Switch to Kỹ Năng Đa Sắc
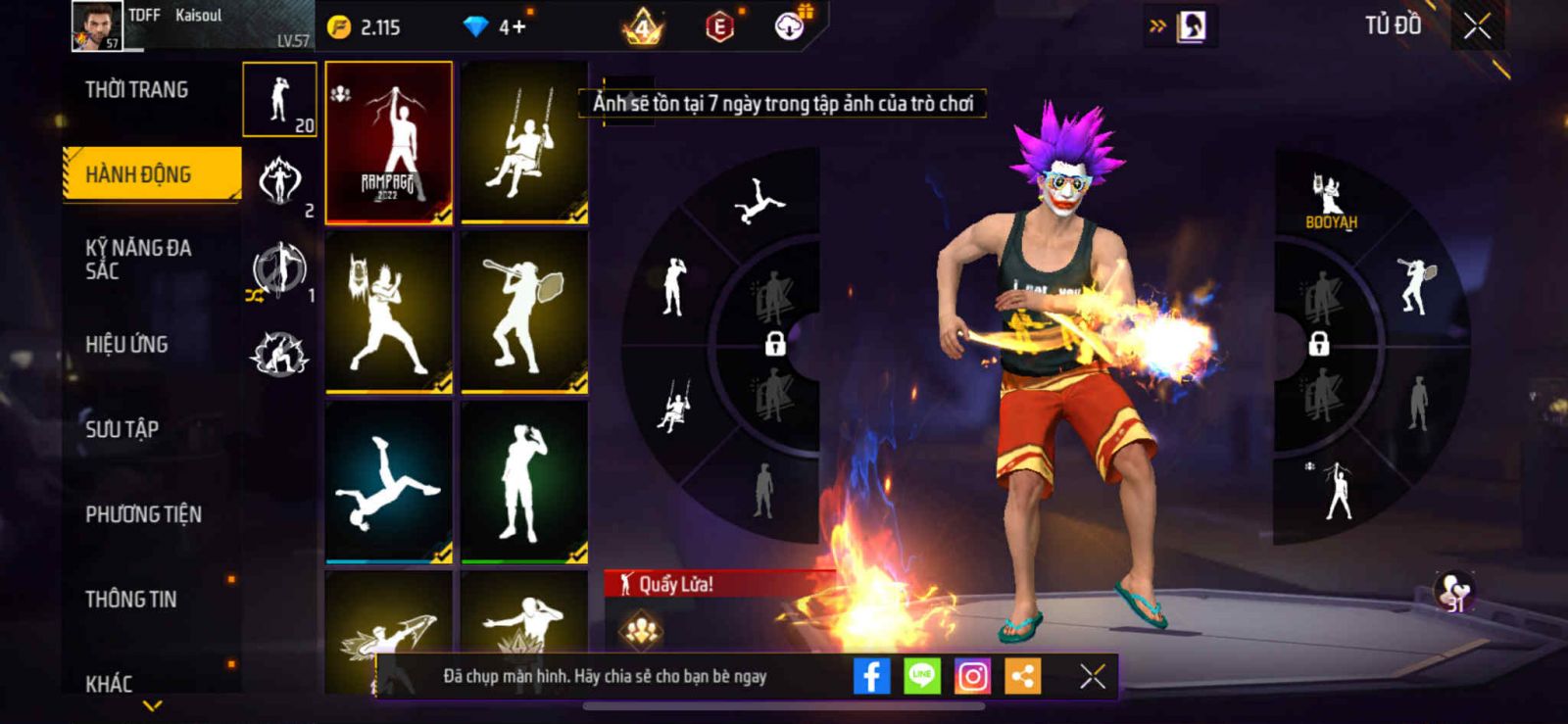This screenshot has width=1568, height=724. coord(138,259)
